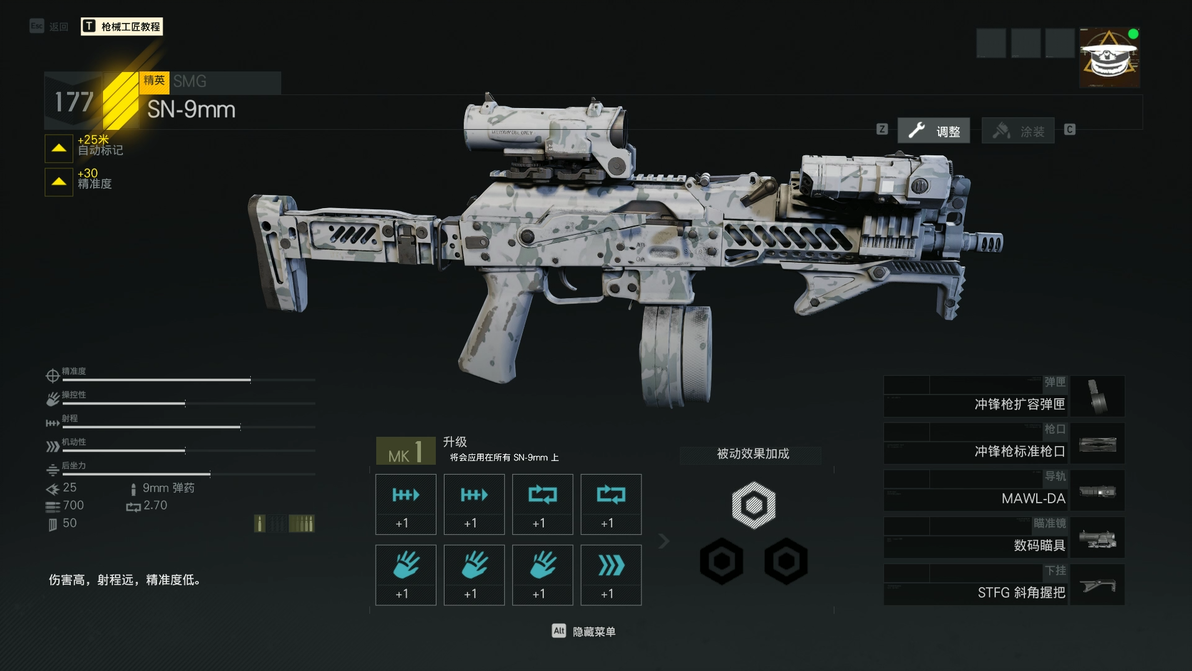Select the STFG 斜角握把 underbarrel slot

tap(1003, 585)
